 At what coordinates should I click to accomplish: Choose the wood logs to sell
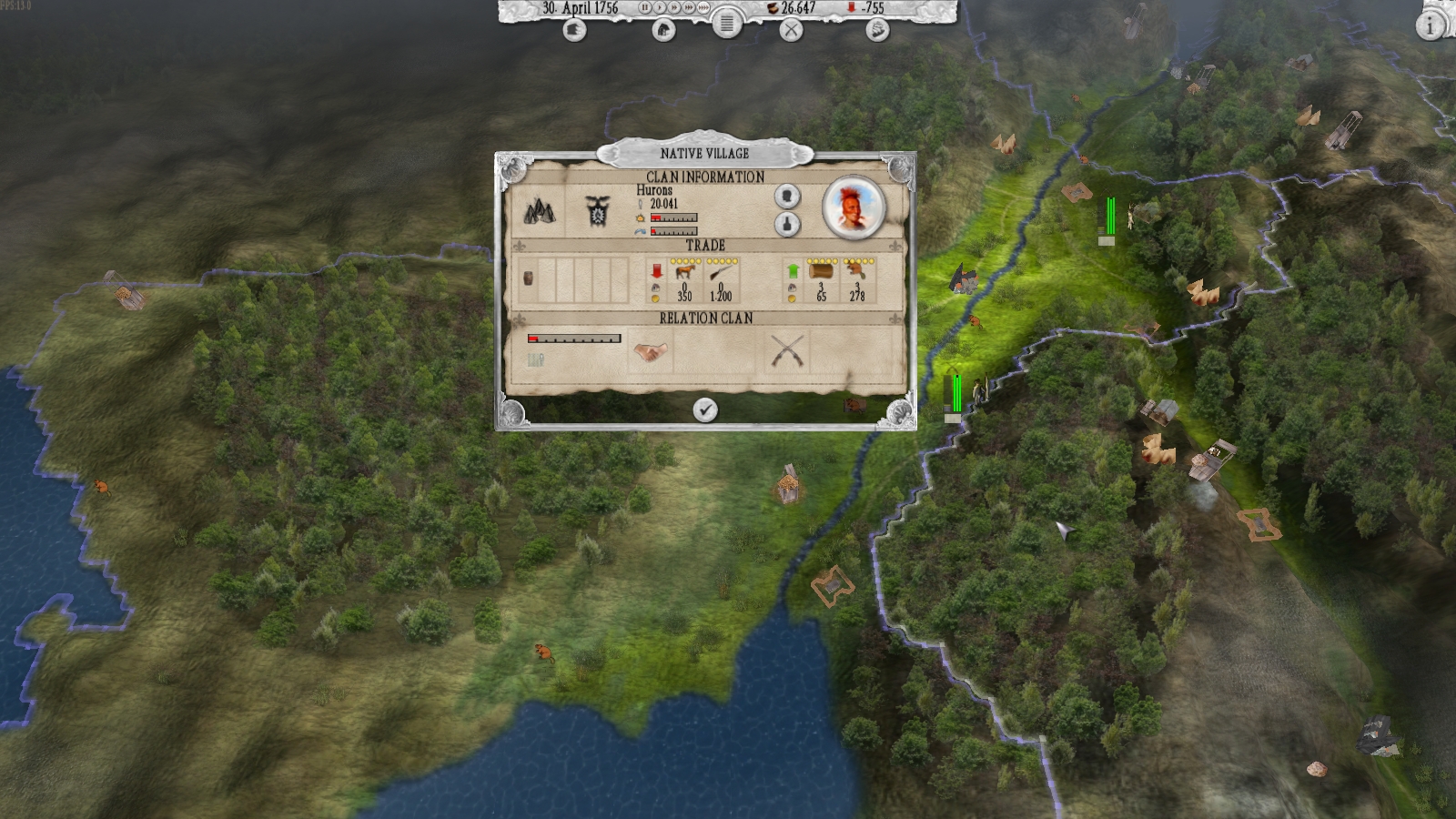[x=820, y=272]
